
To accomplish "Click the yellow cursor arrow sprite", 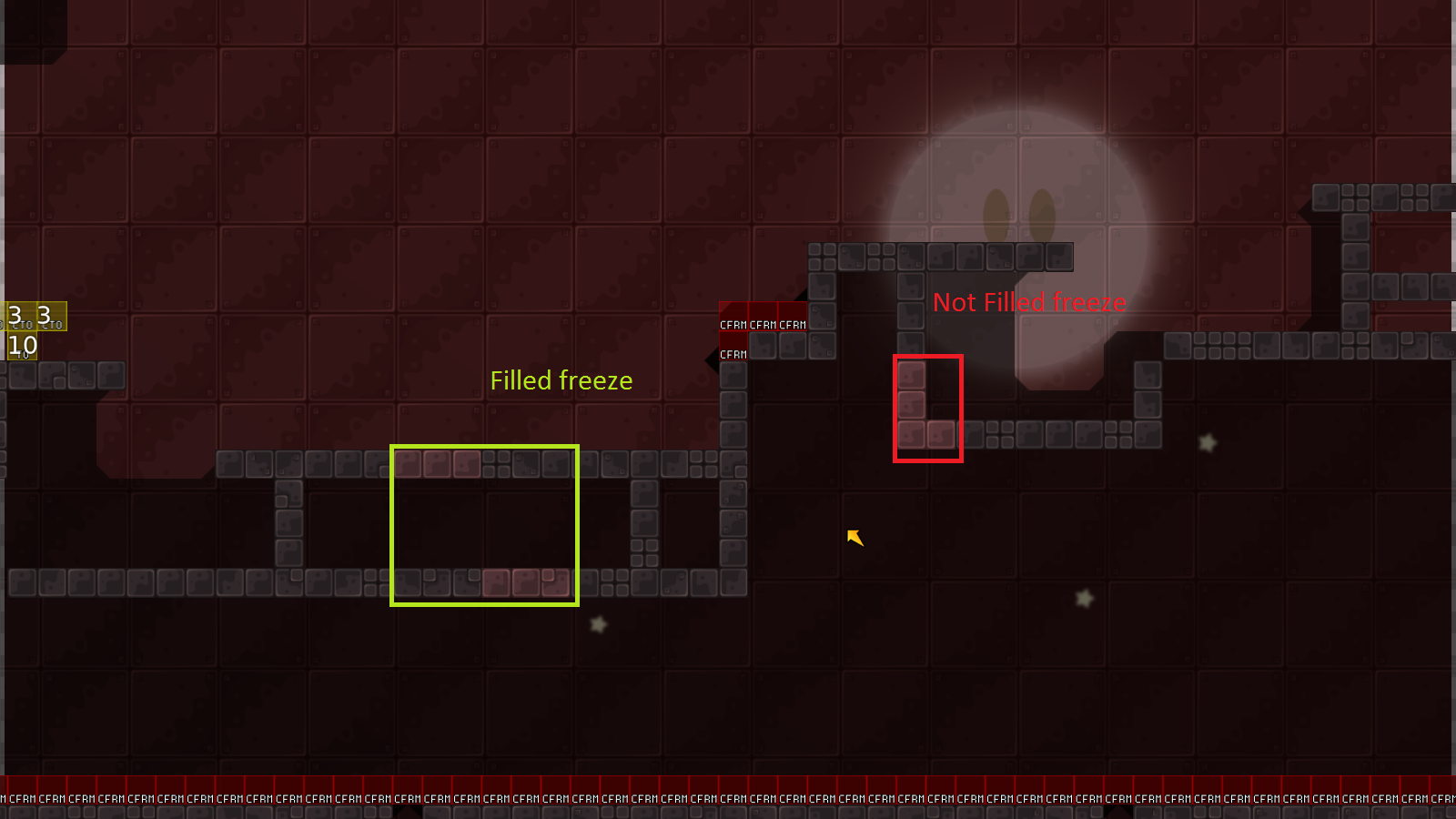I will (854, 538).
